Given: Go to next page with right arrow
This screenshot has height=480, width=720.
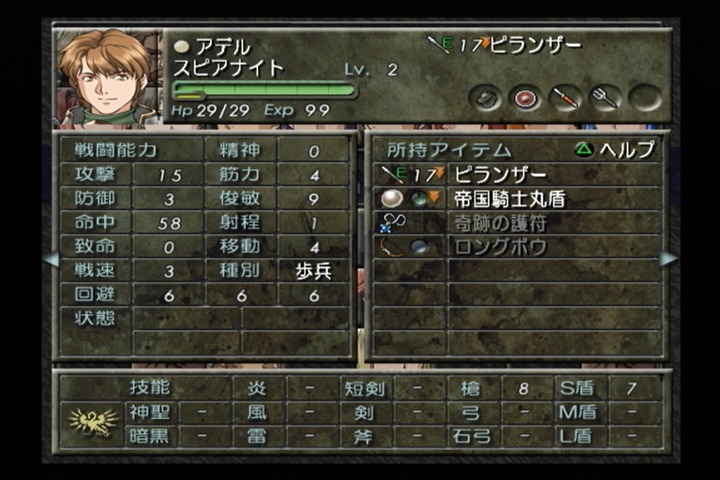Looking at the screenshot, I should (x=668, y=259).
